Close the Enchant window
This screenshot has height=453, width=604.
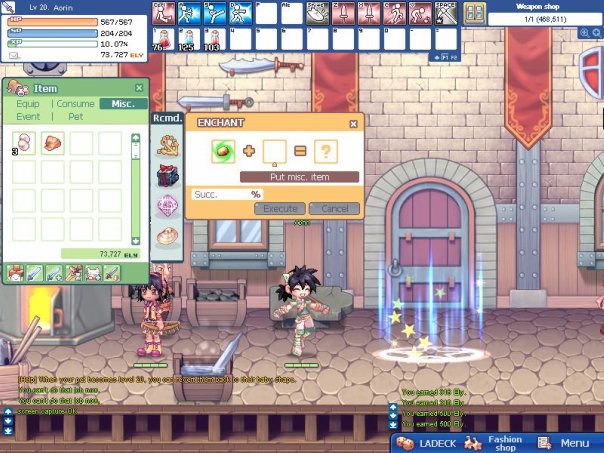(353, 124)
